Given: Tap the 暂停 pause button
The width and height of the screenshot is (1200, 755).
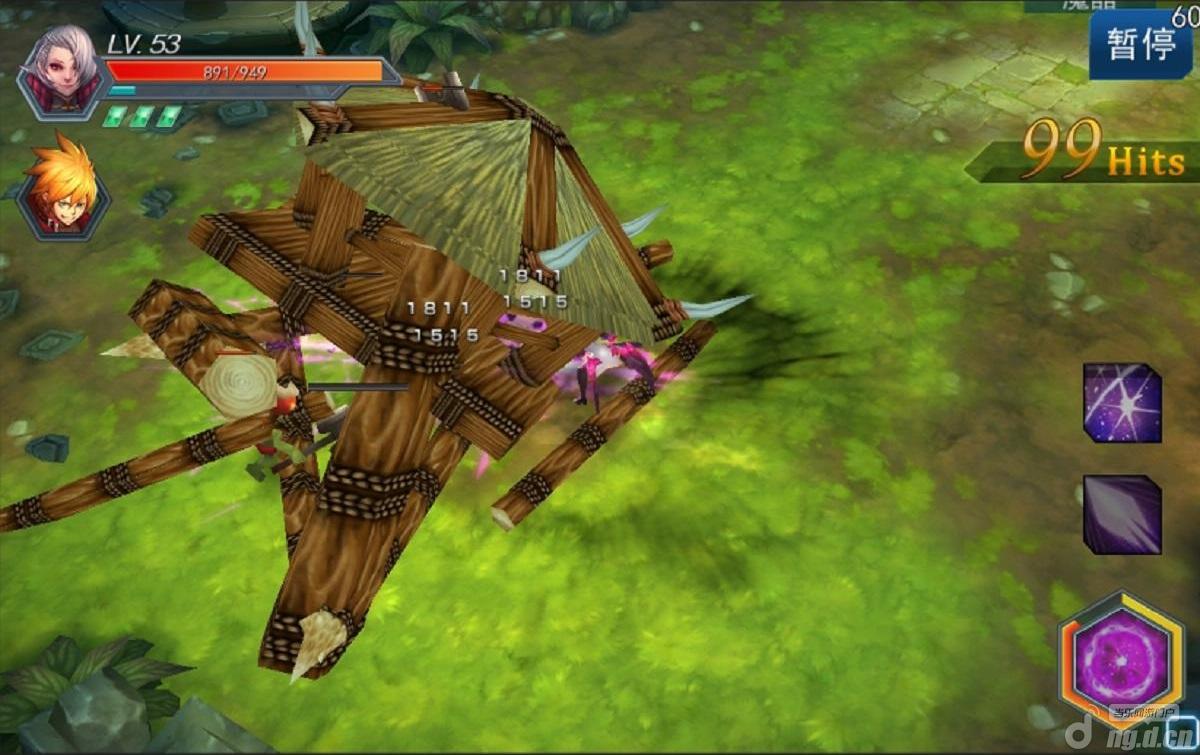Looking at the screenshot, I should tap(1141, 44).
